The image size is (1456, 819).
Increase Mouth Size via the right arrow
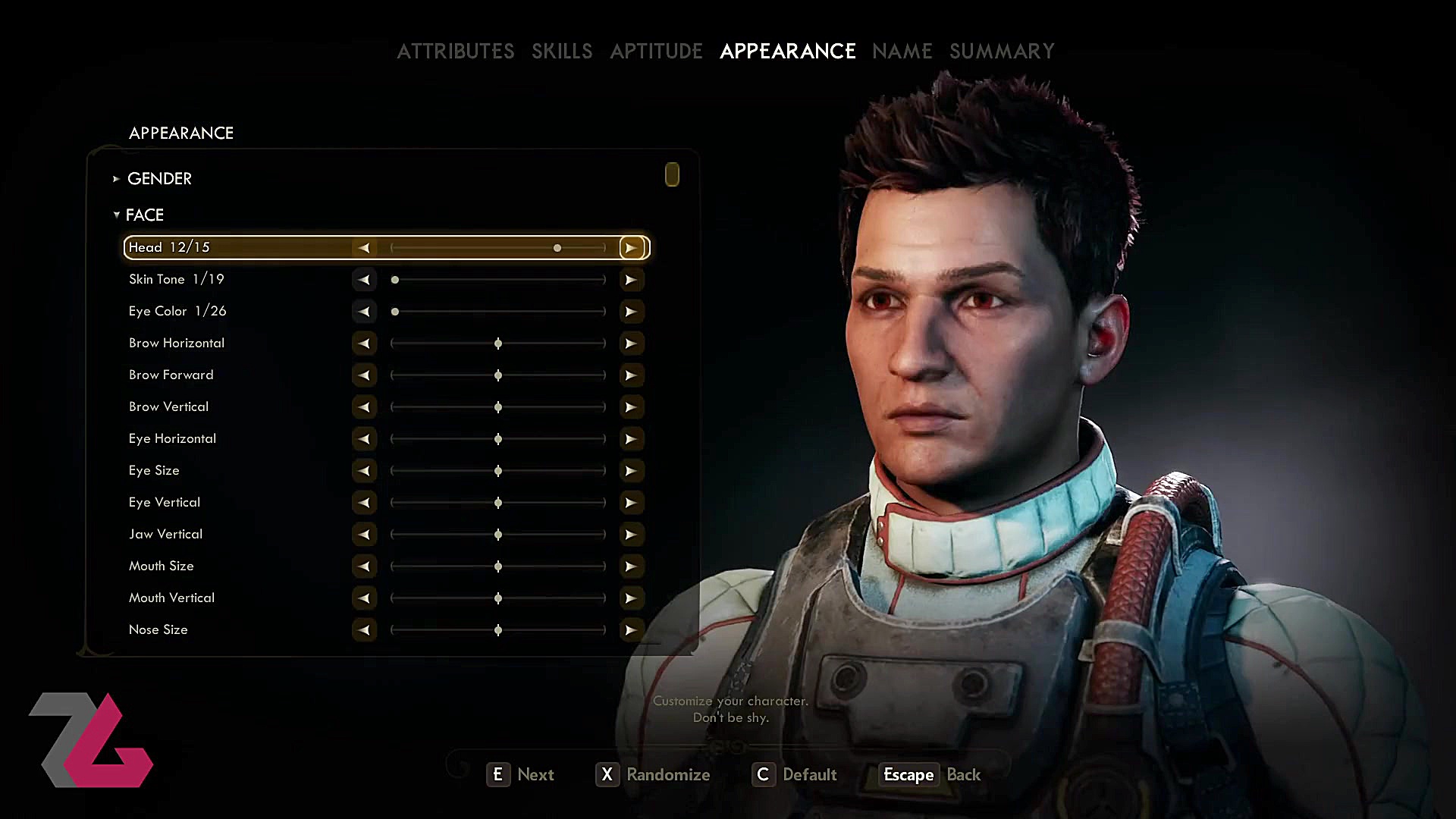pyautogui.click(x=632, y=566)
